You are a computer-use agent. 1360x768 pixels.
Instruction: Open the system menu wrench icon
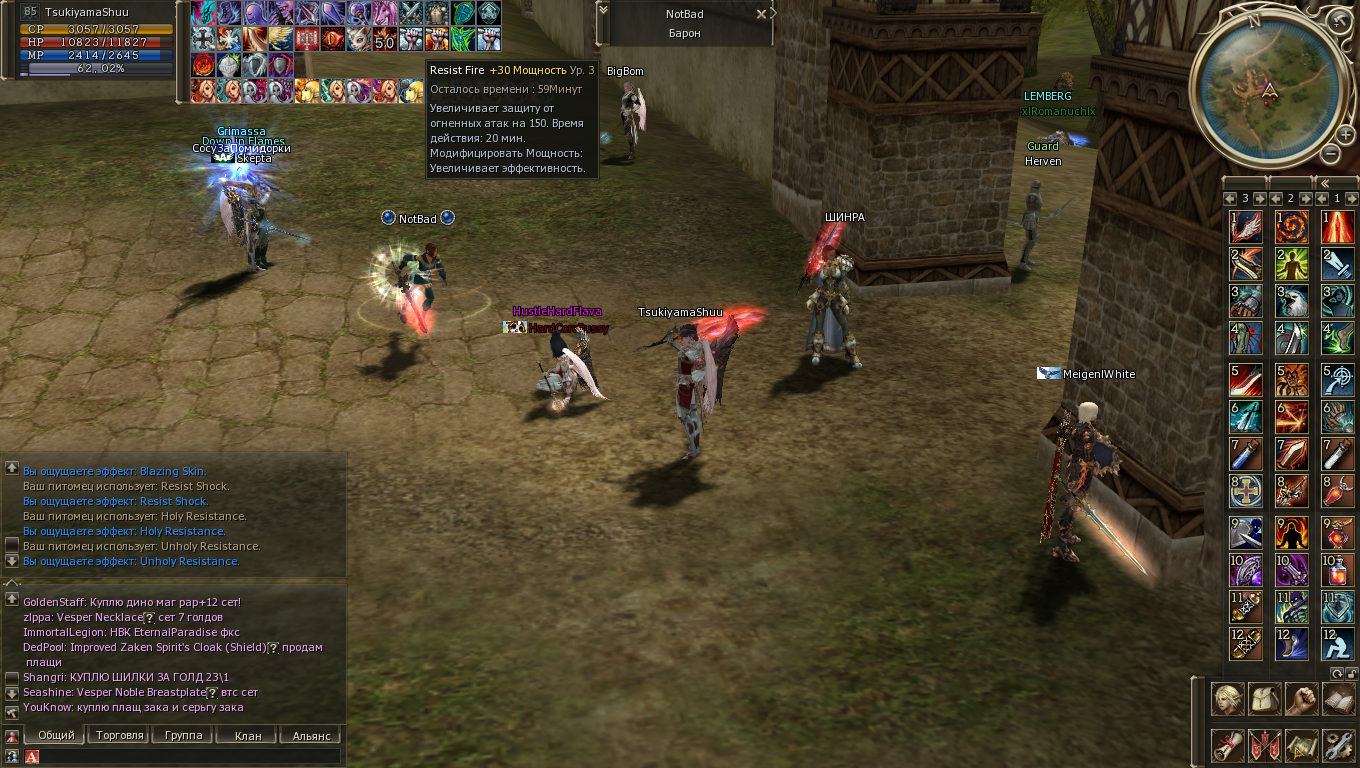[x=1338, y=744]
